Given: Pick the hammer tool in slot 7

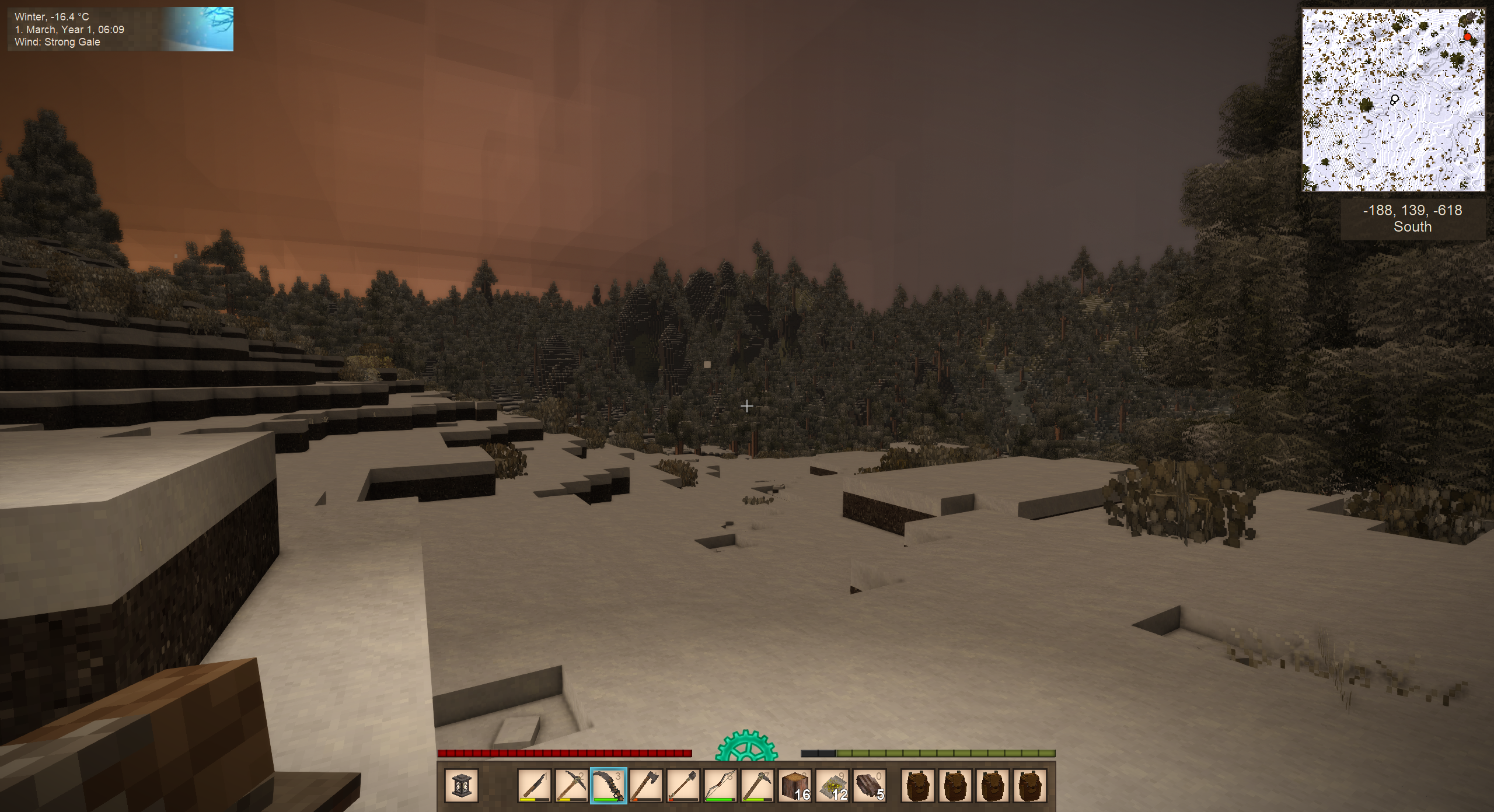Looking at the screenshot, I should click(x=758, y=785).
